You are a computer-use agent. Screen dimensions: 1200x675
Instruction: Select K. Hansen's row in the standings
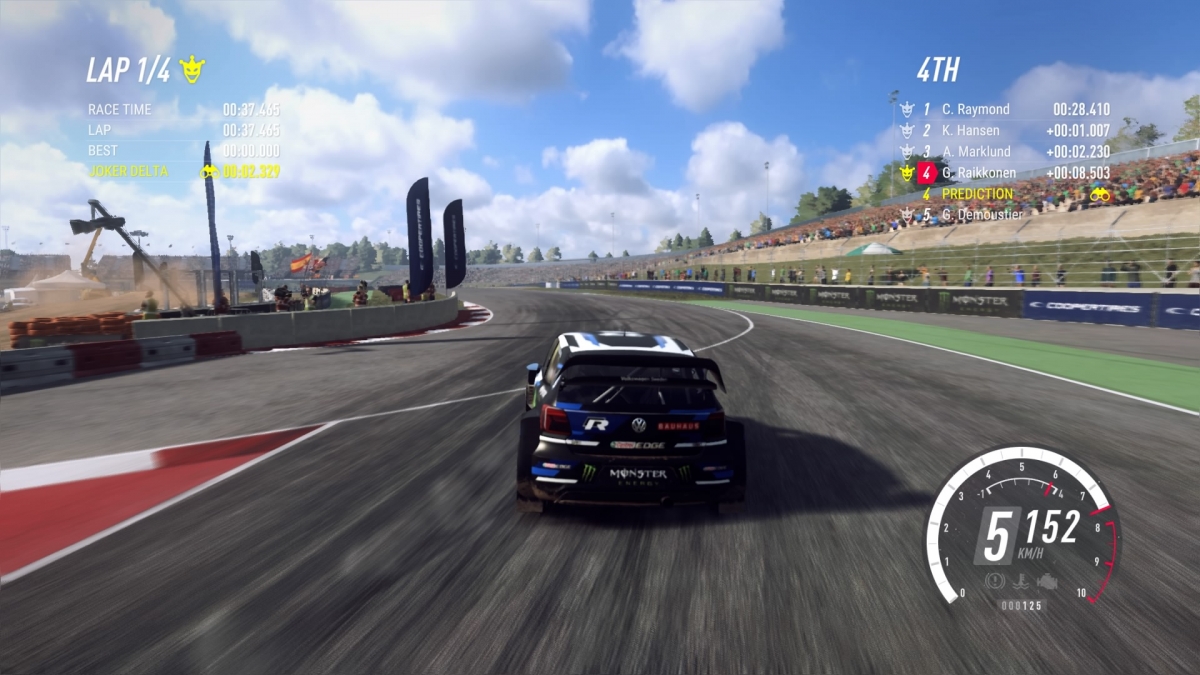click(x=970, y=131)
